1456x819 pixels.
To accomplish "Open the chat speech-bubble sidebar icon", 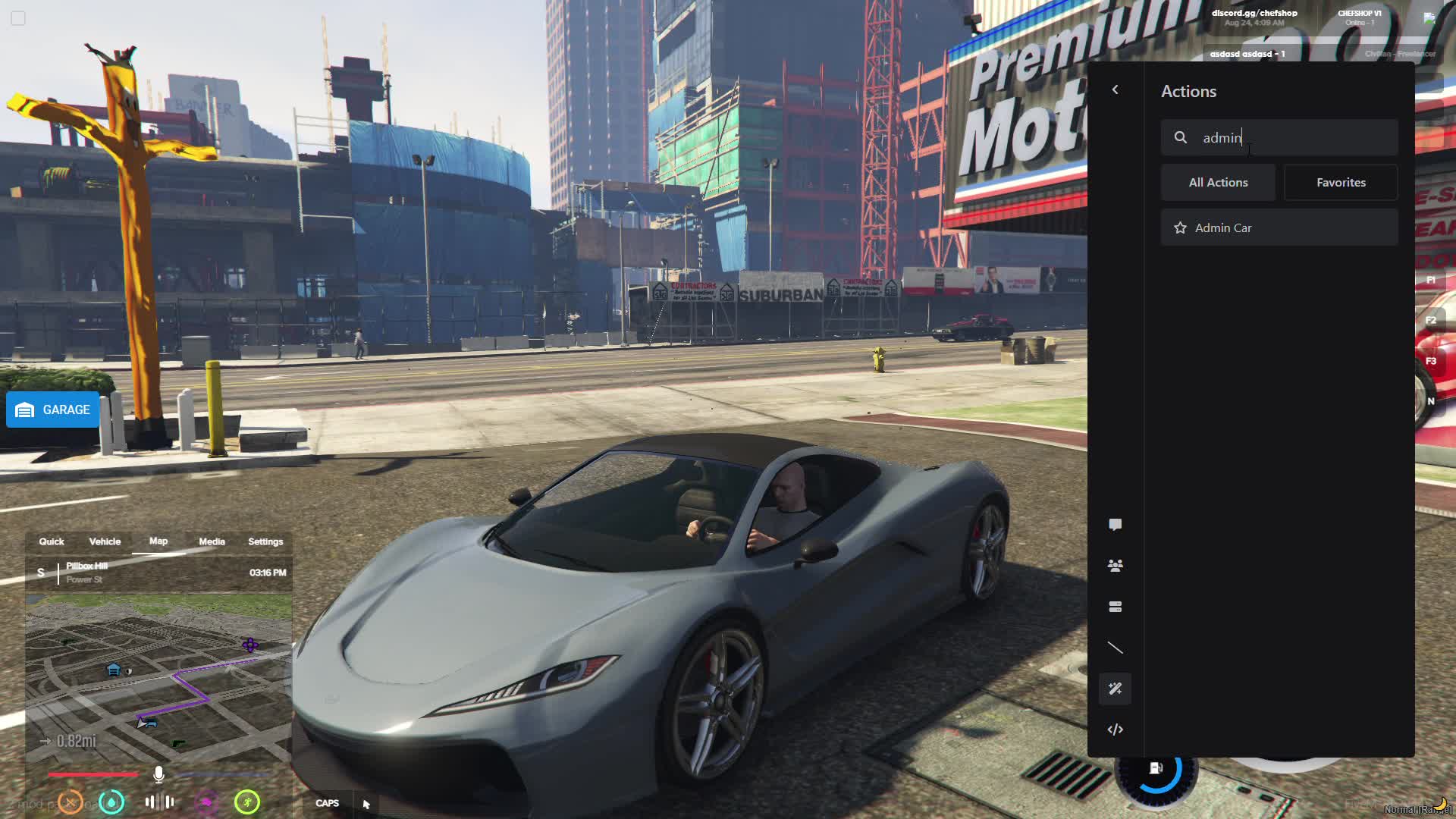I will [1115, 525].
